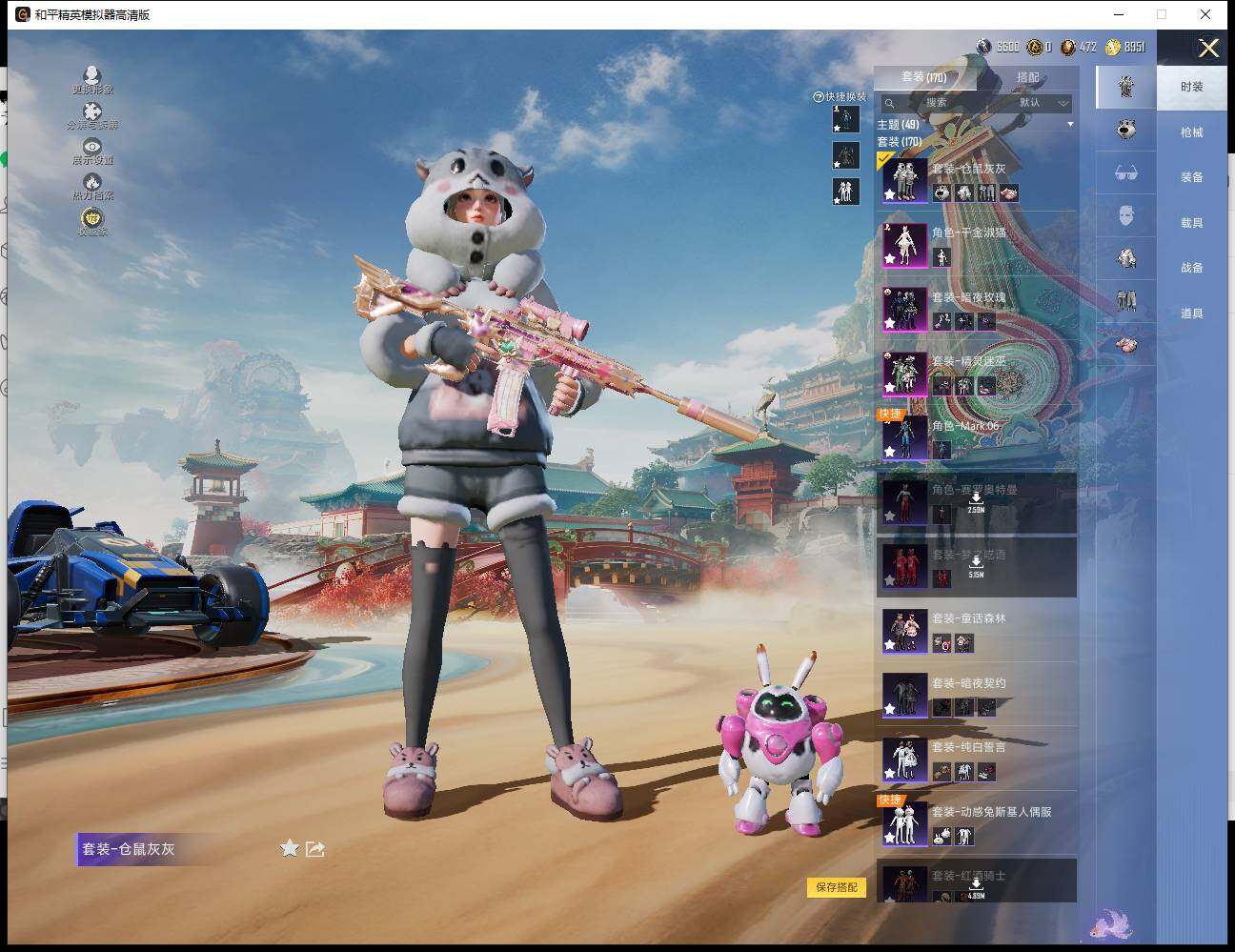Click the 保存搭配 save outfit button
1235x952 pixels.
(837, 887)
